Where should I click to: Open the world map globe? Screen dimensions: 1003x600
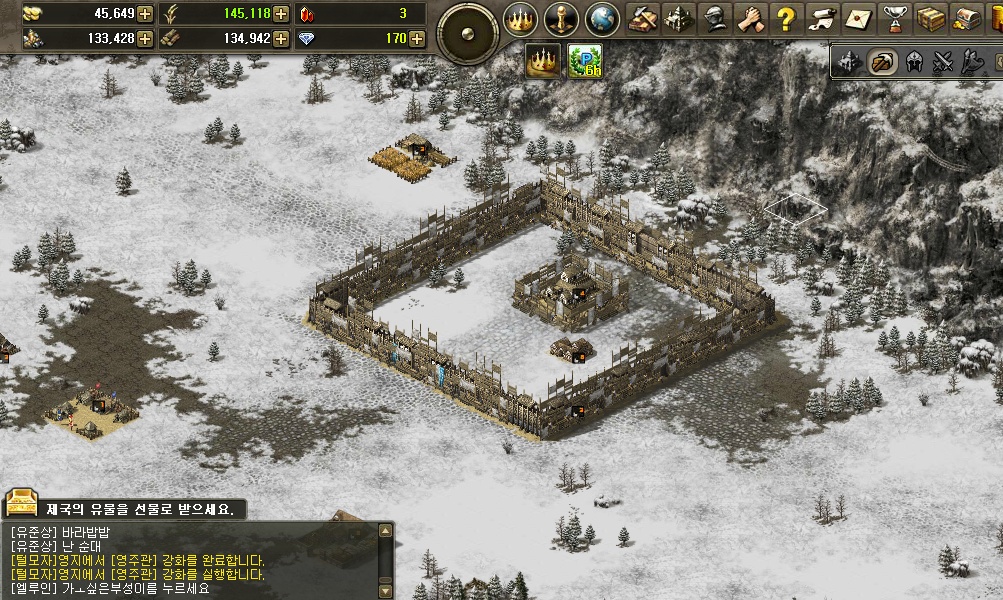602,18
